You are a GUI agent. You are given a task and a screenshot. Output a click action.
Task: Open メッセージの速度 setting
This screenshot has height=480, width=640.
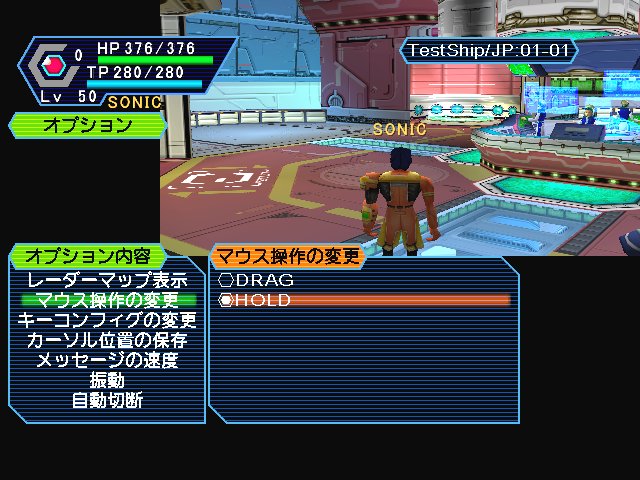(107, 360)
